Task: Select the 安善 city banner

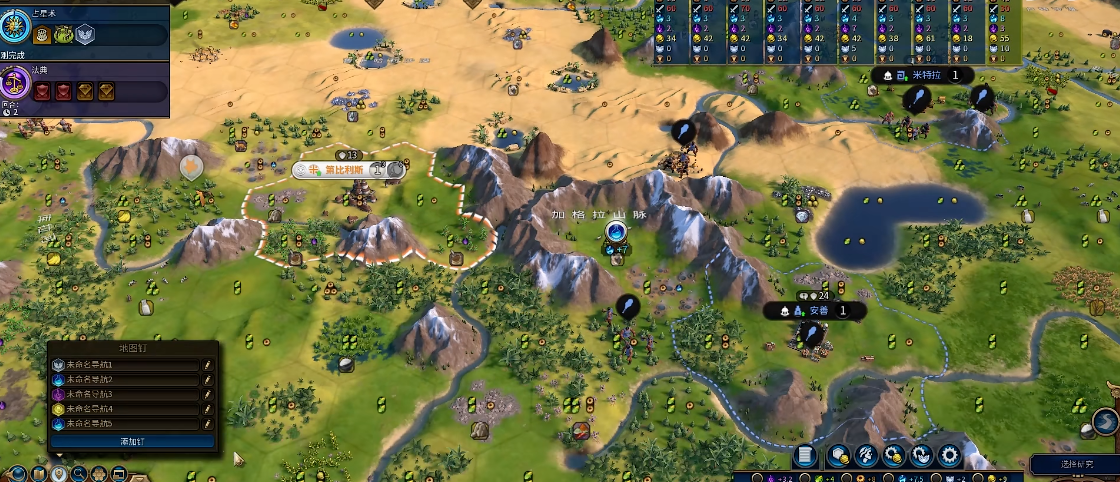Action: 818,311
